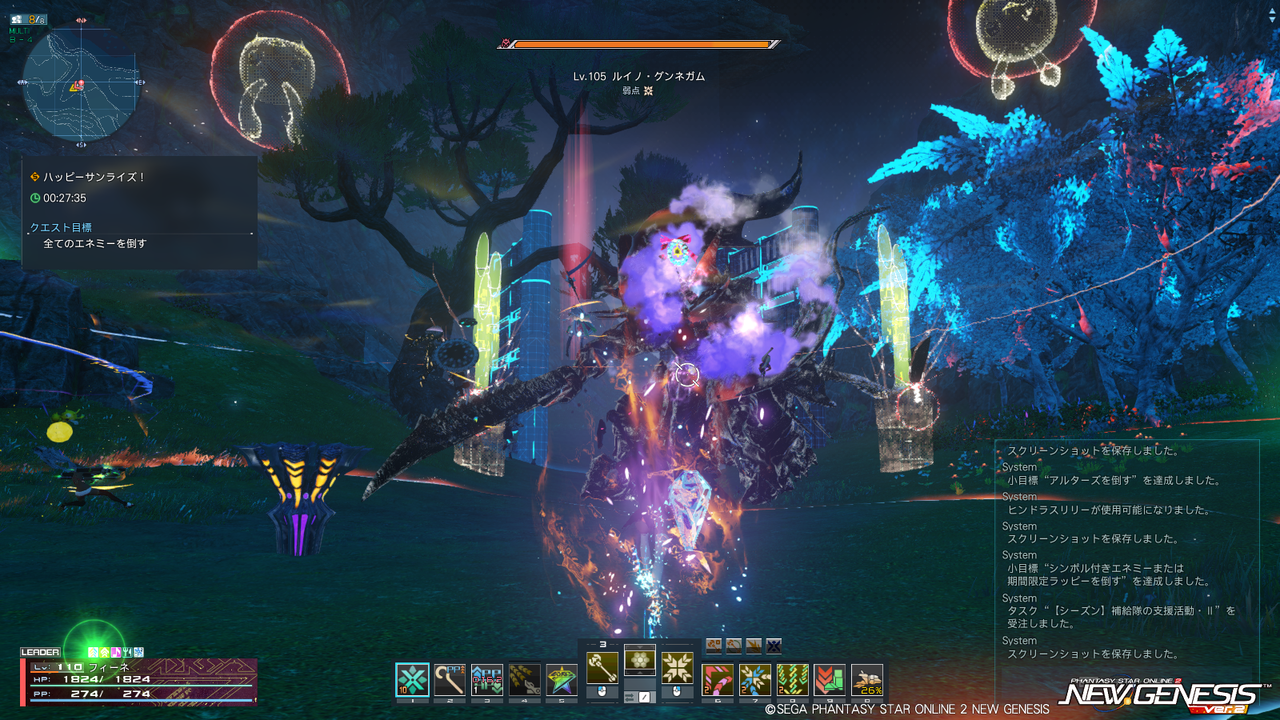Open the circular minimap
This screenshot has height=720, width=1280.
coord(79,83)
